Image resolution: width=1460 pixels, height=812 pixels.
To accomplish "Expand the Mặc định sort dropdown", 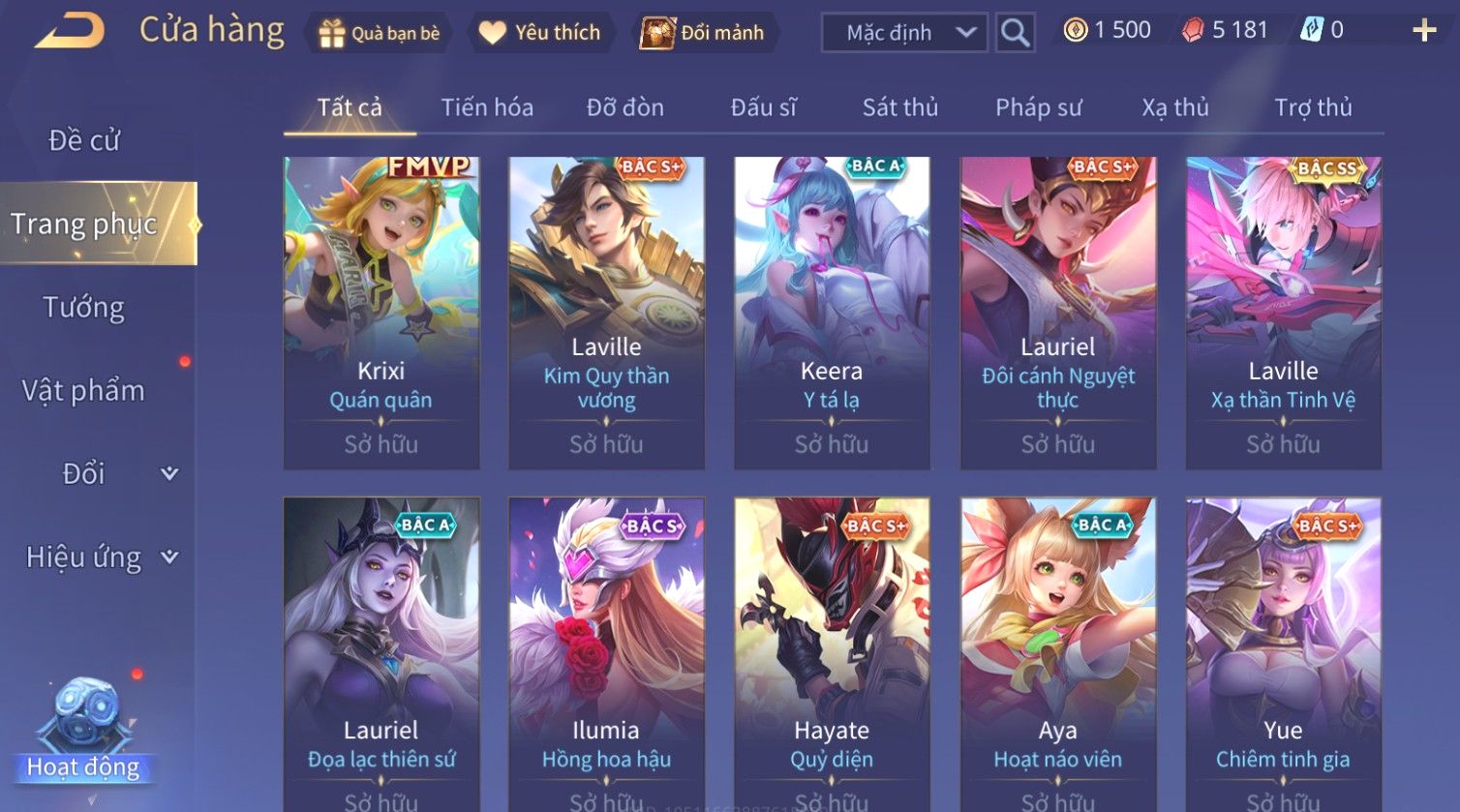I will [904, 33].
